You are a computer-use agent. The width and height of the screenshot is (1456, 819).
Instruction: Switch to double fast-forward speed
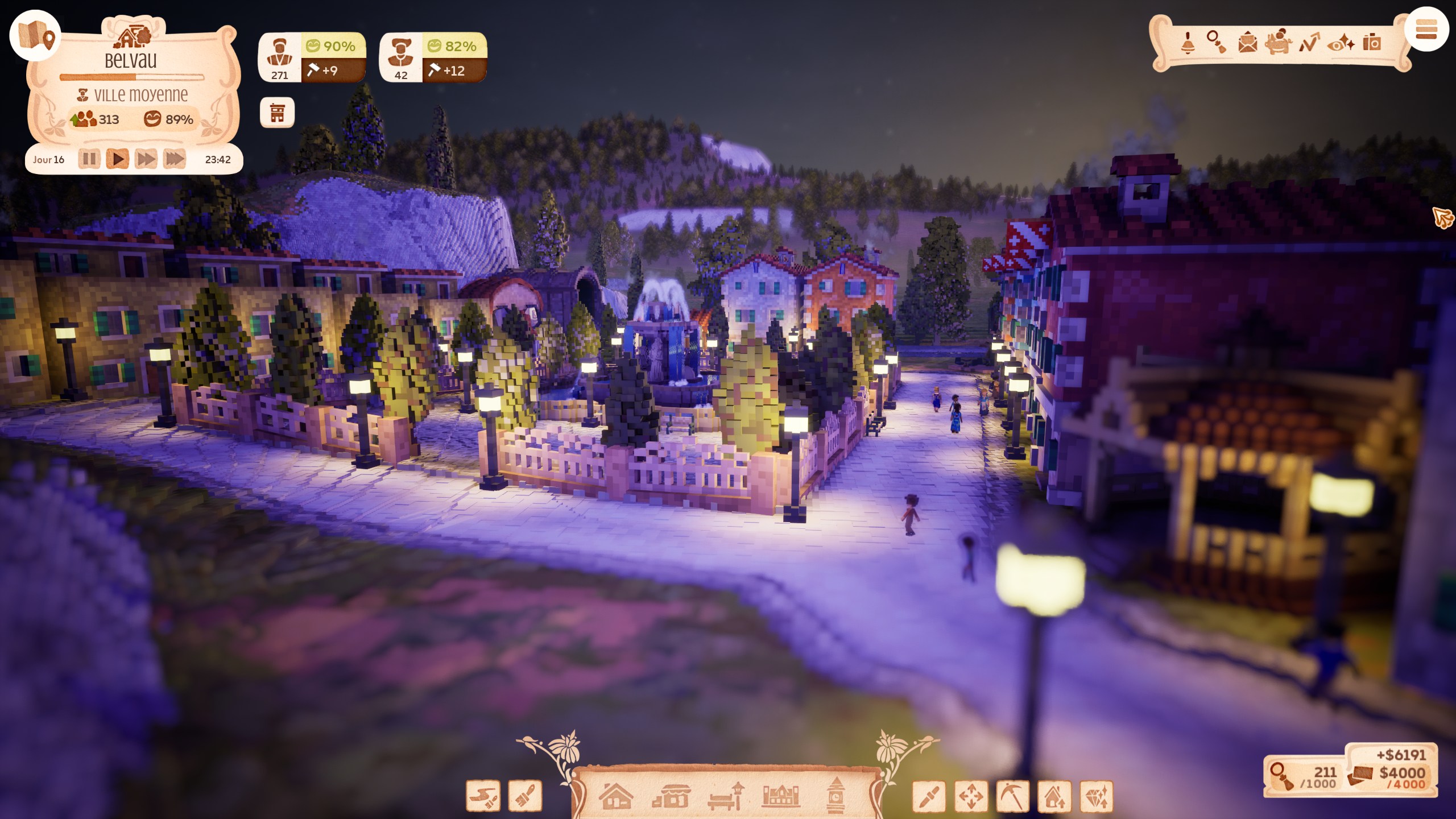pyautogui.click(x=146, y=159)
